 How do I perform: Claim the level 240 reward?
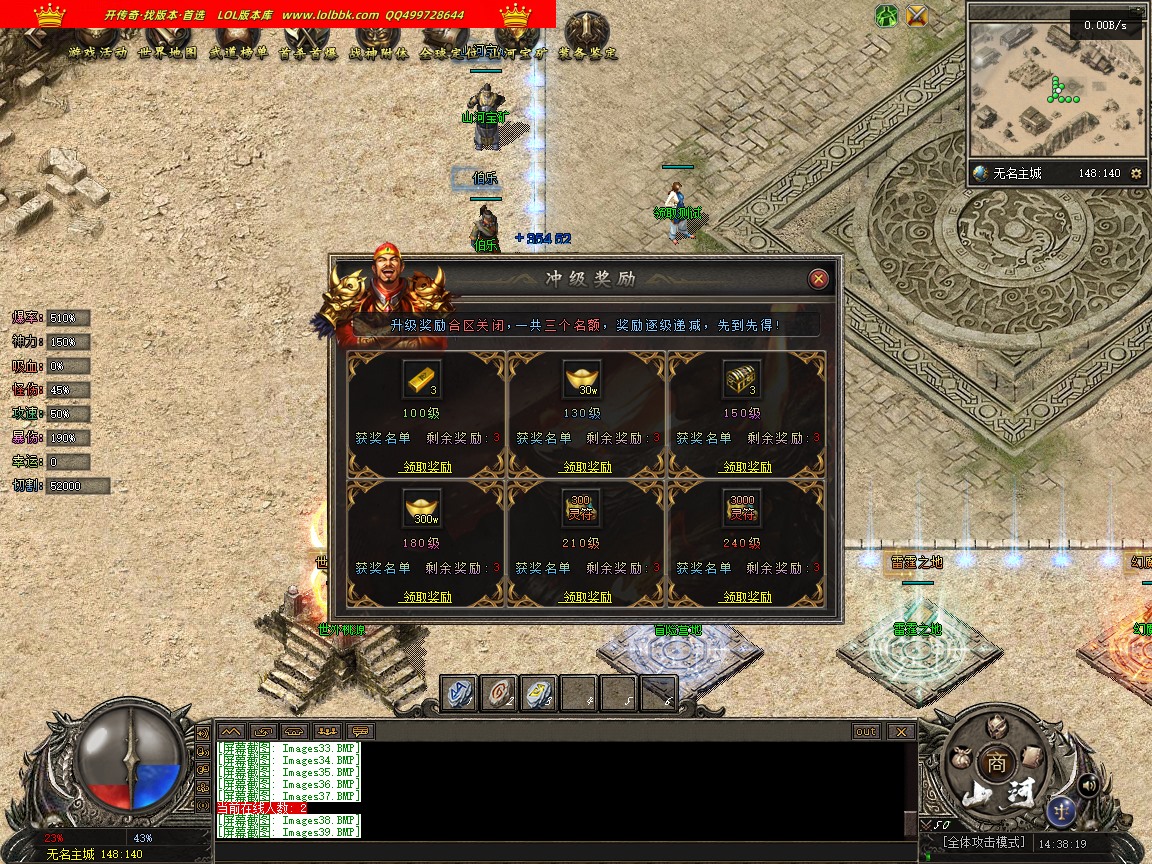click(x=747, y=597)
